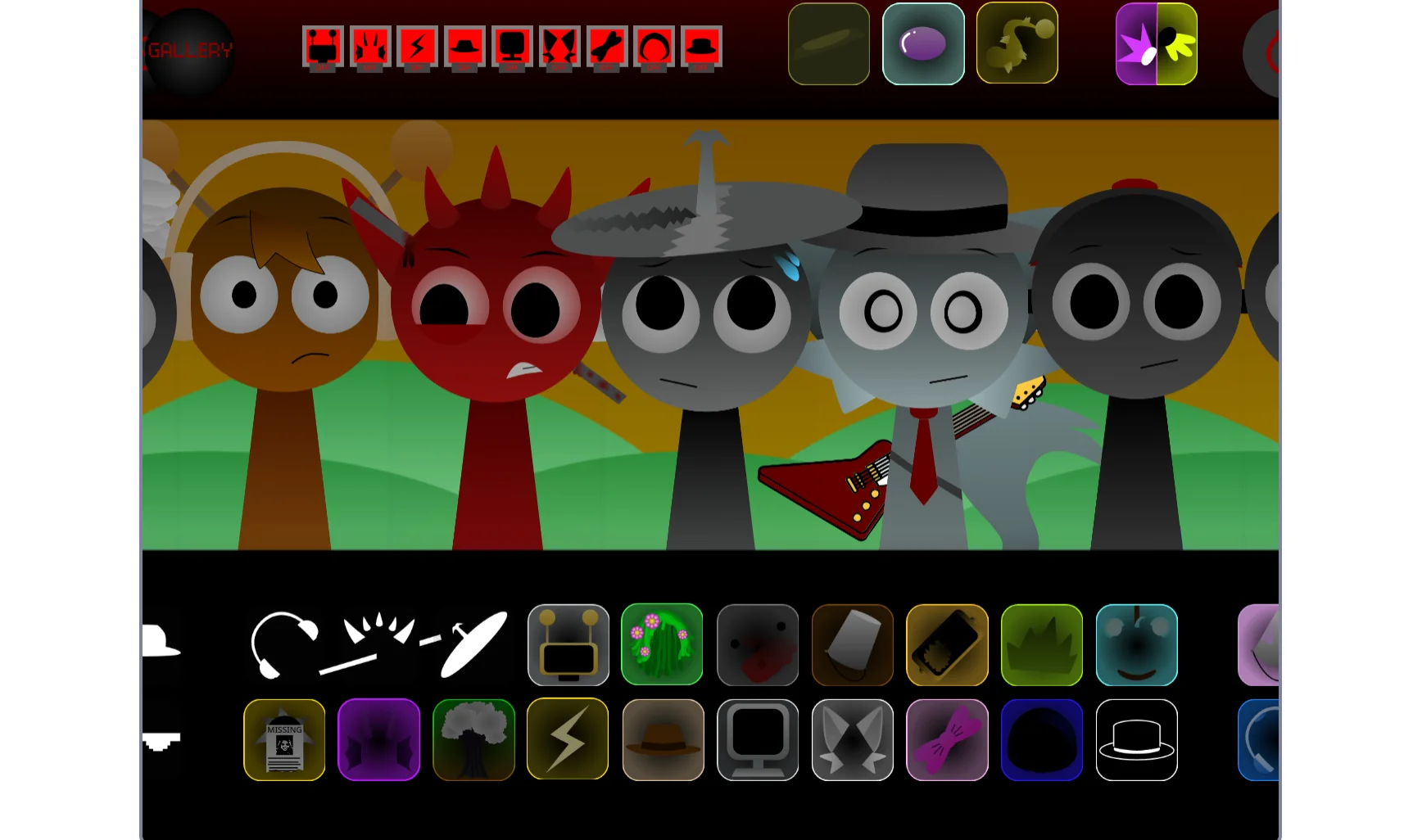Activate the purple egg bonus button
1404x840 pixels.
[x=923, y=43]
